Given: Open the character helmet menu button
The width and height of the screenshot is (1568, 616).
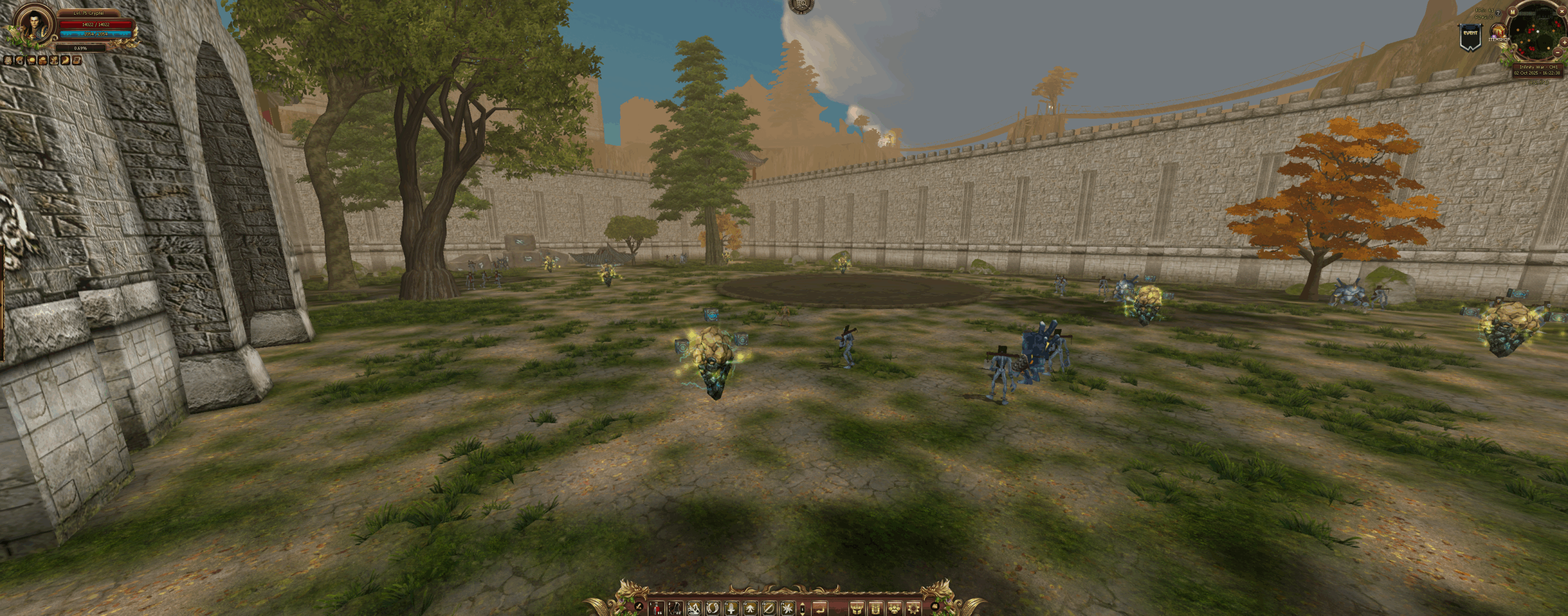Looking at the screenshot, I should pos(857,609).
